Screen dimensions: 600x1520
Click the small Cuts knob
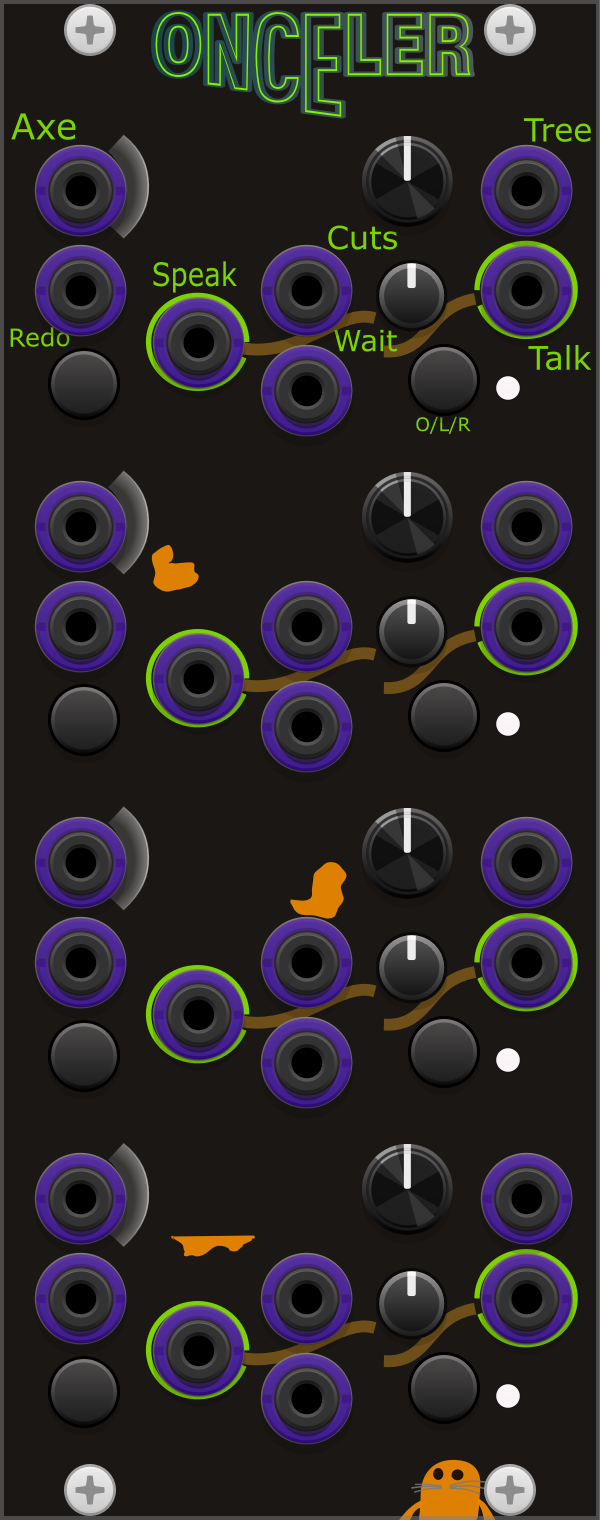tap(411, 294)
